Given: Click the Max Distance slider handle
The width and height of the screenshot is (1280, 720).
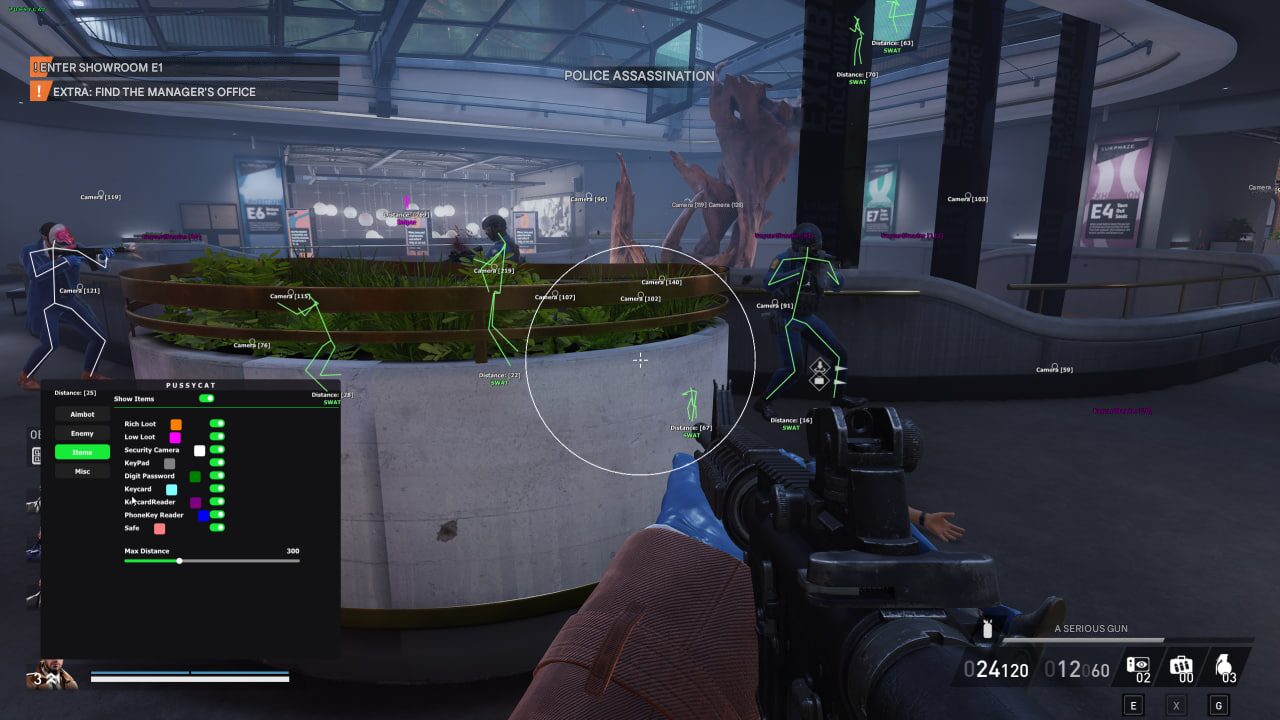Looking at the screenshot, I should [179, 561].
